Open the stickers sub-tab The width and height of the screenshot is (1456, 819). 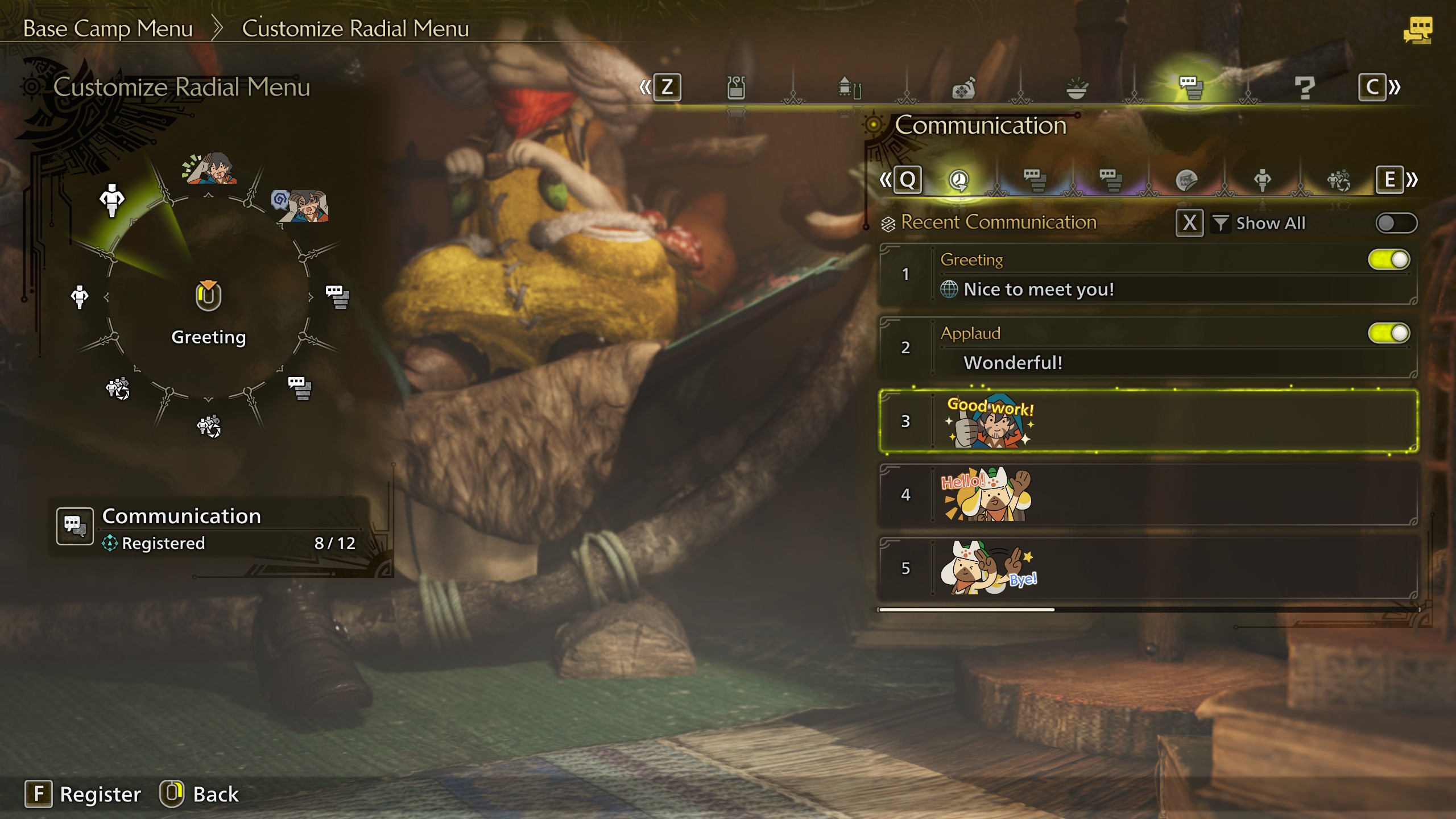coord(1186,180)
